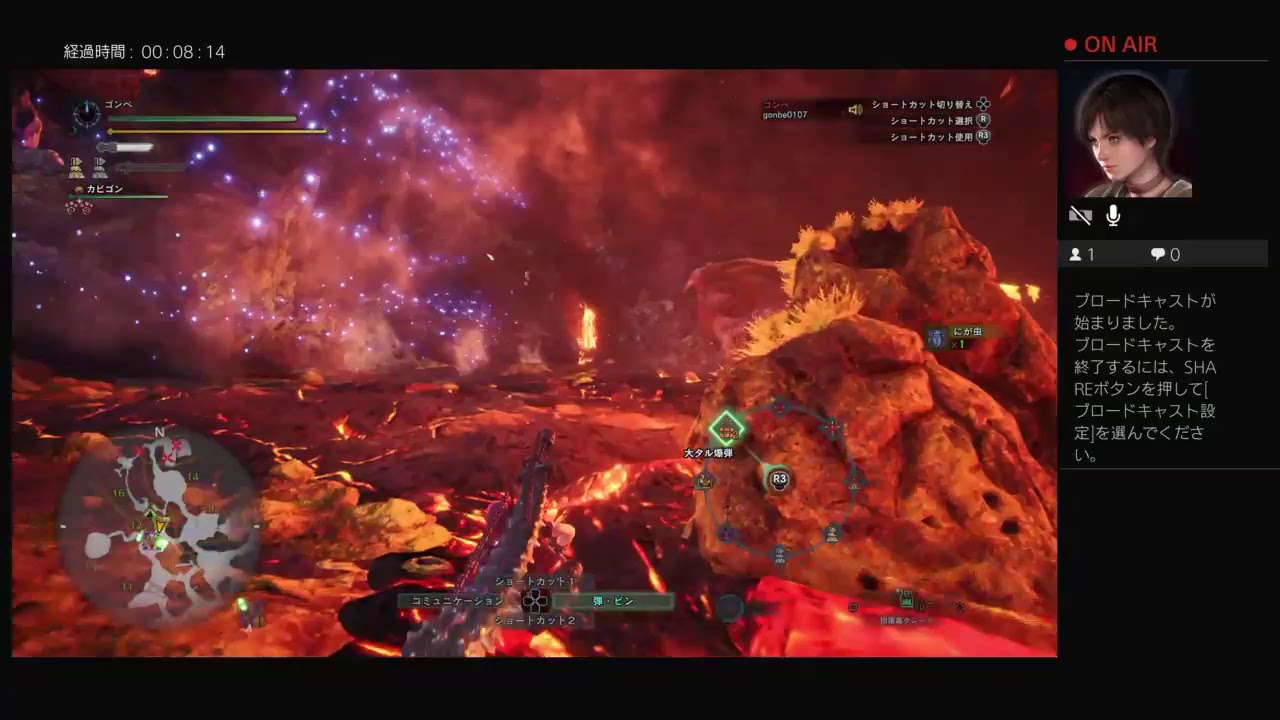The width and height of the screenshot is (1280, 720).
Task: Mute the microphone icon
Action: coord(1111,215)
